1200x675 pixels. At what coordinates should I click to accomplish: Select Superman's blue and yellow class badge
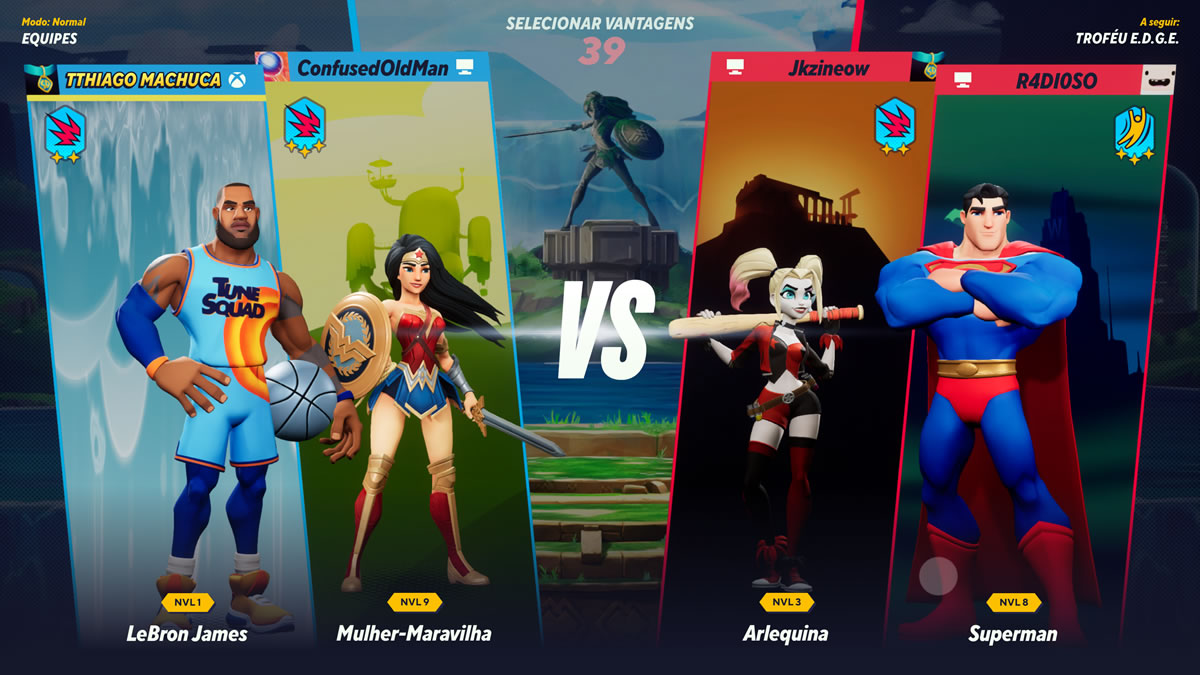(1135, 136)
